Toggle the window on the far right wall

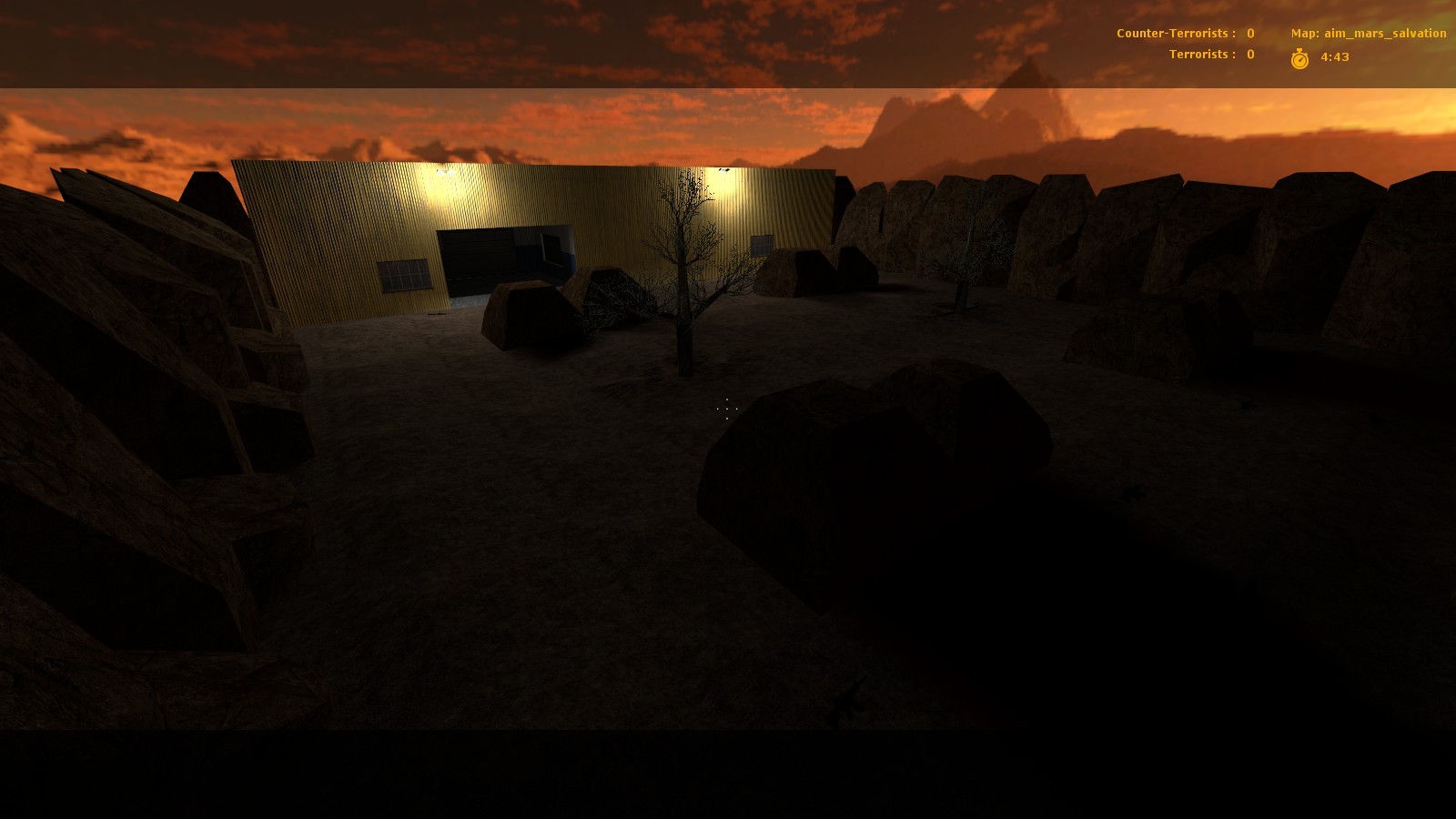click(761, 244)
